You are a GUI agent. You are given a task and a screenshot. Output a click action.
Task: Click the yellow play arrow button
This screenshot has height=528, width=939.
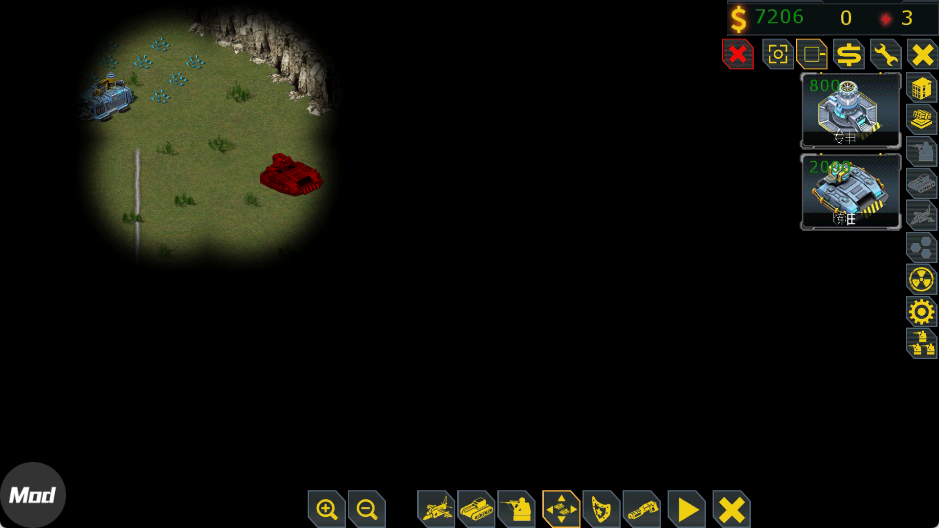point(687,509)
